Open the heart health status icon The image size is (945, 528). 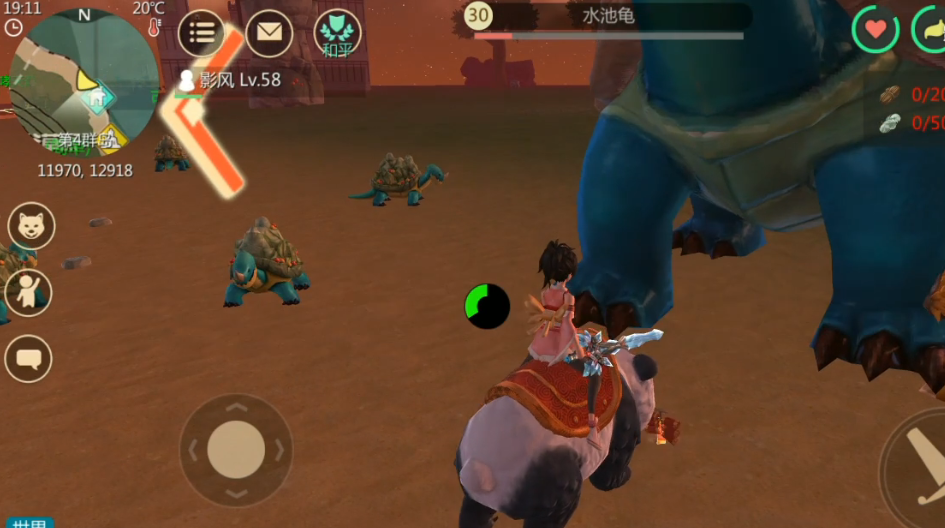875,29
